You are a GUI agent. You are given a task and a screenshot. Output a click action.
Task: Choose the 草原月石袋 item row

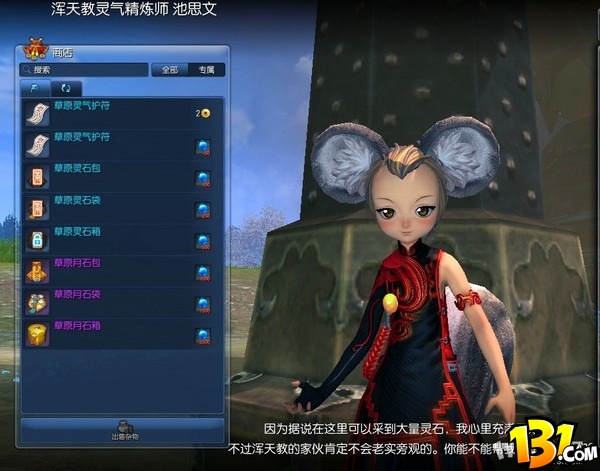[x=120, y=302]
